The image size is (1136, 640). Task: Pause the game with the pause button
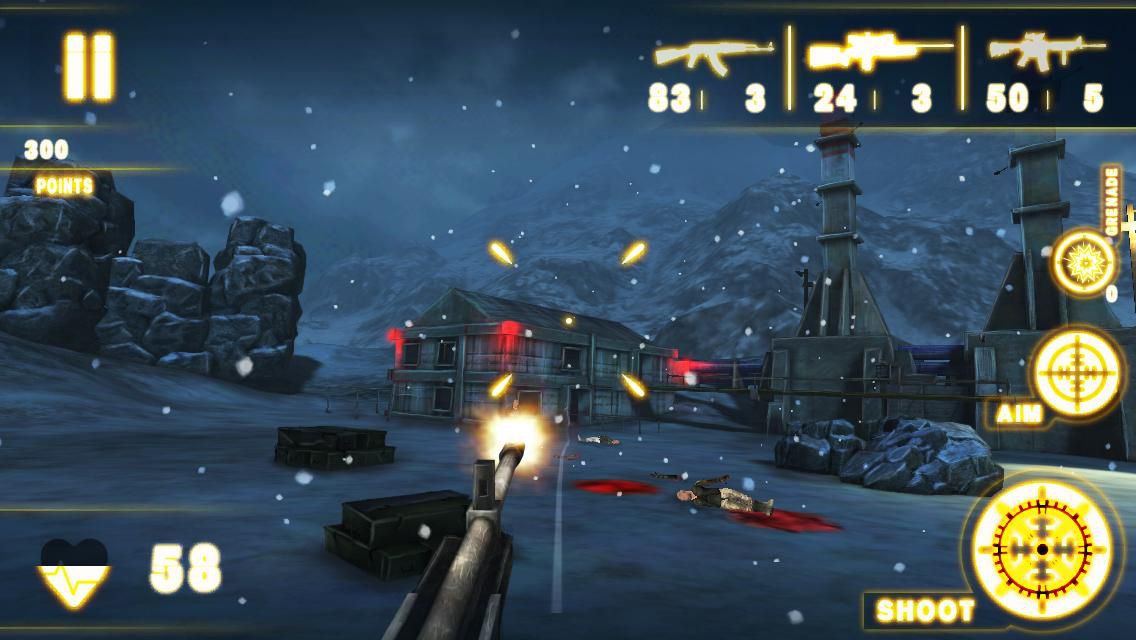89,66
